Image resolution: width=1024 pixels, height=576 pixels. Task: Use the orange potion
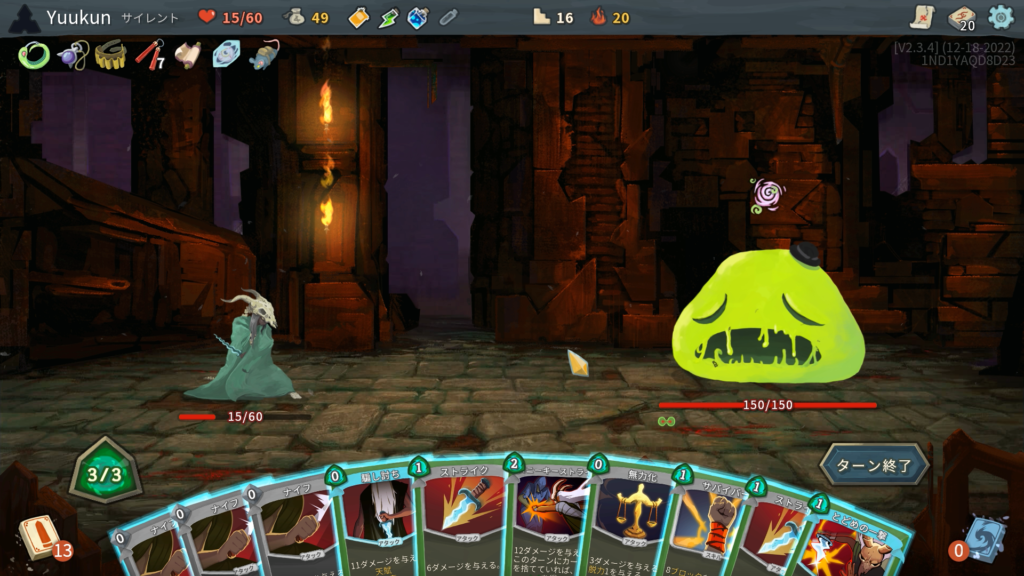pyautogui.click(x=358, y=17)
